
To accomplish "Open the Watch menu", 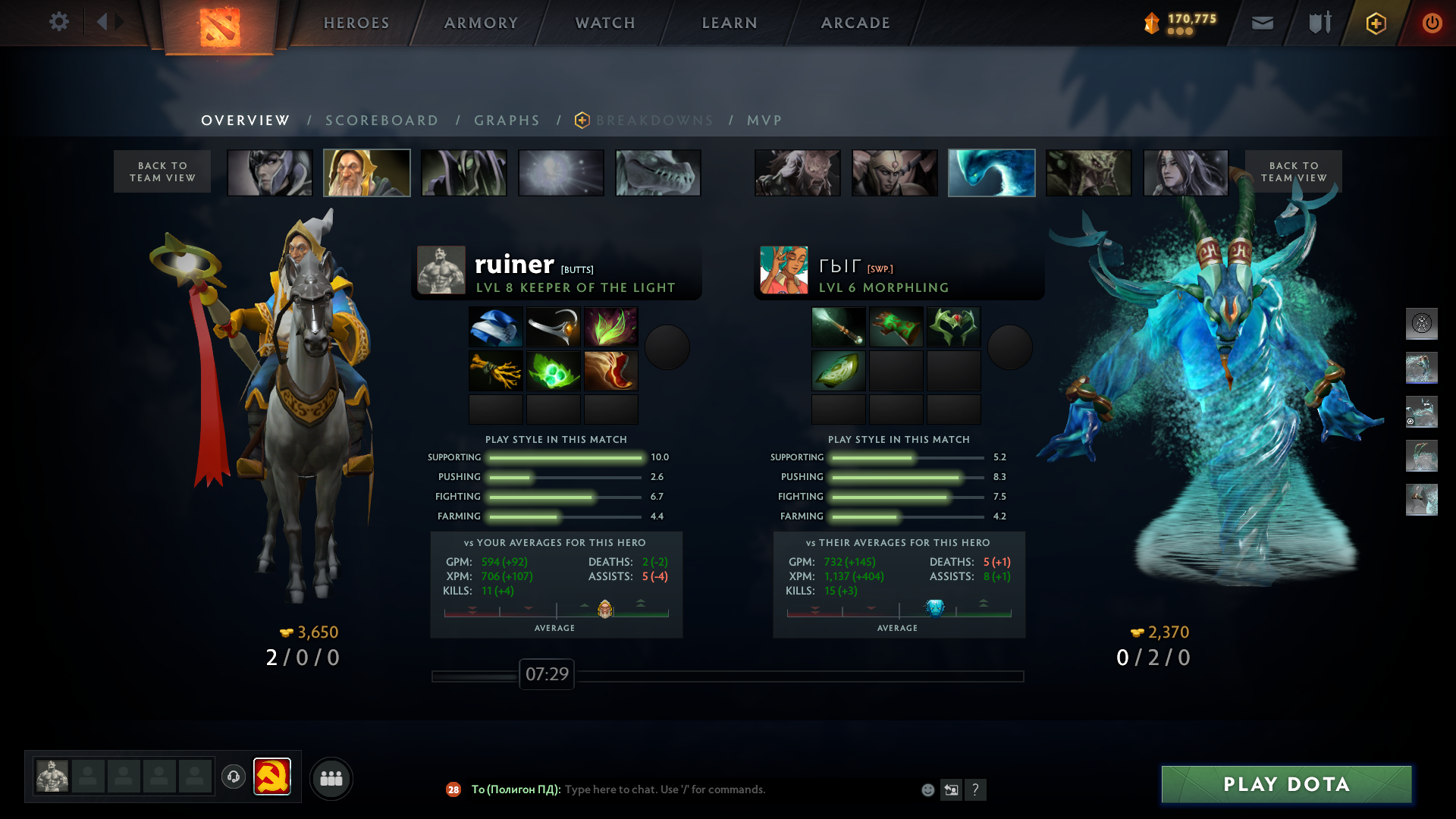I will (605, 23).
